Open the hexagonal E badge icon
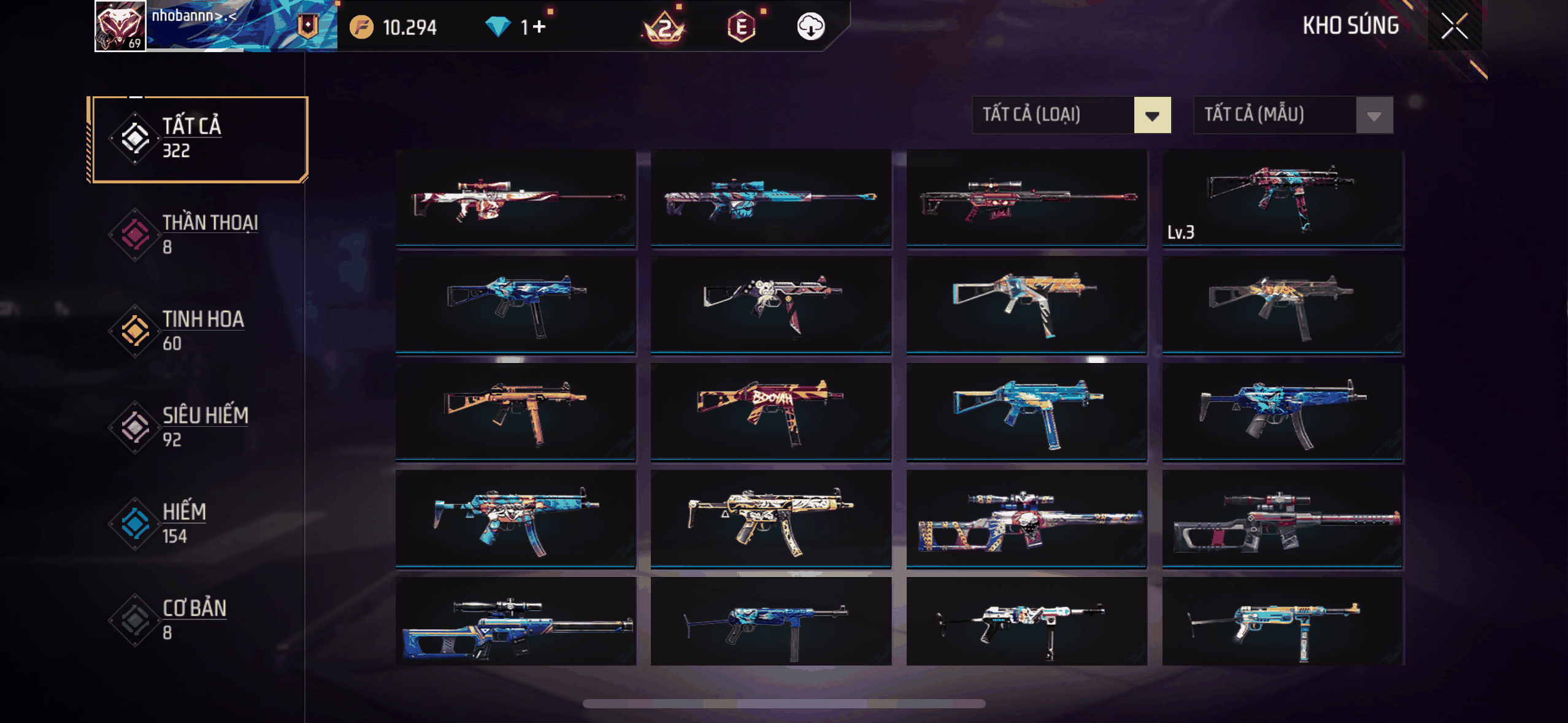Viewport: 1568px width, 723px height. (x=741, y=28)
